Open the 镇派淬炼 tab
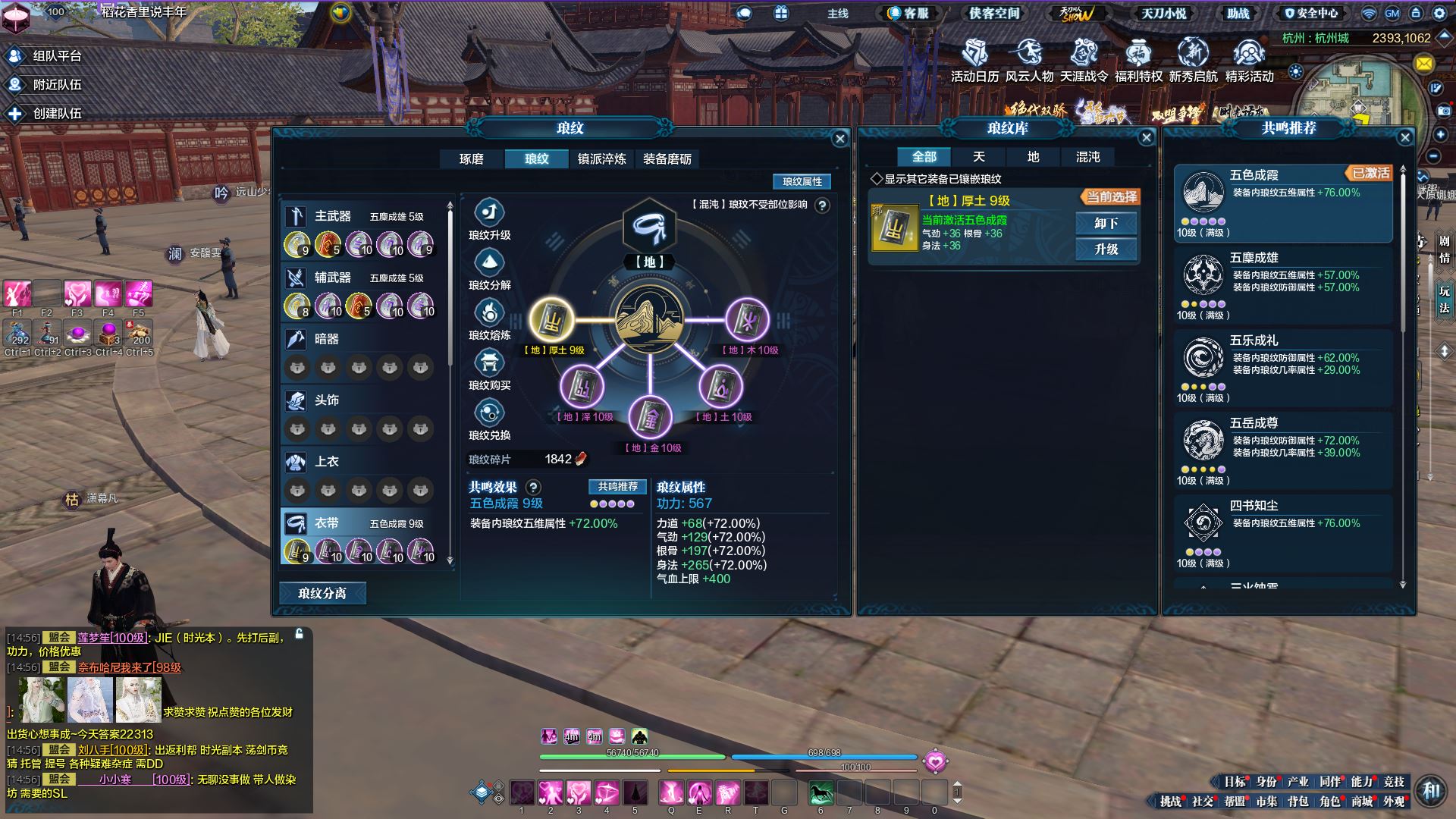Image resolution: width=1456 pixels, height=819 pixels. (601, 159)
